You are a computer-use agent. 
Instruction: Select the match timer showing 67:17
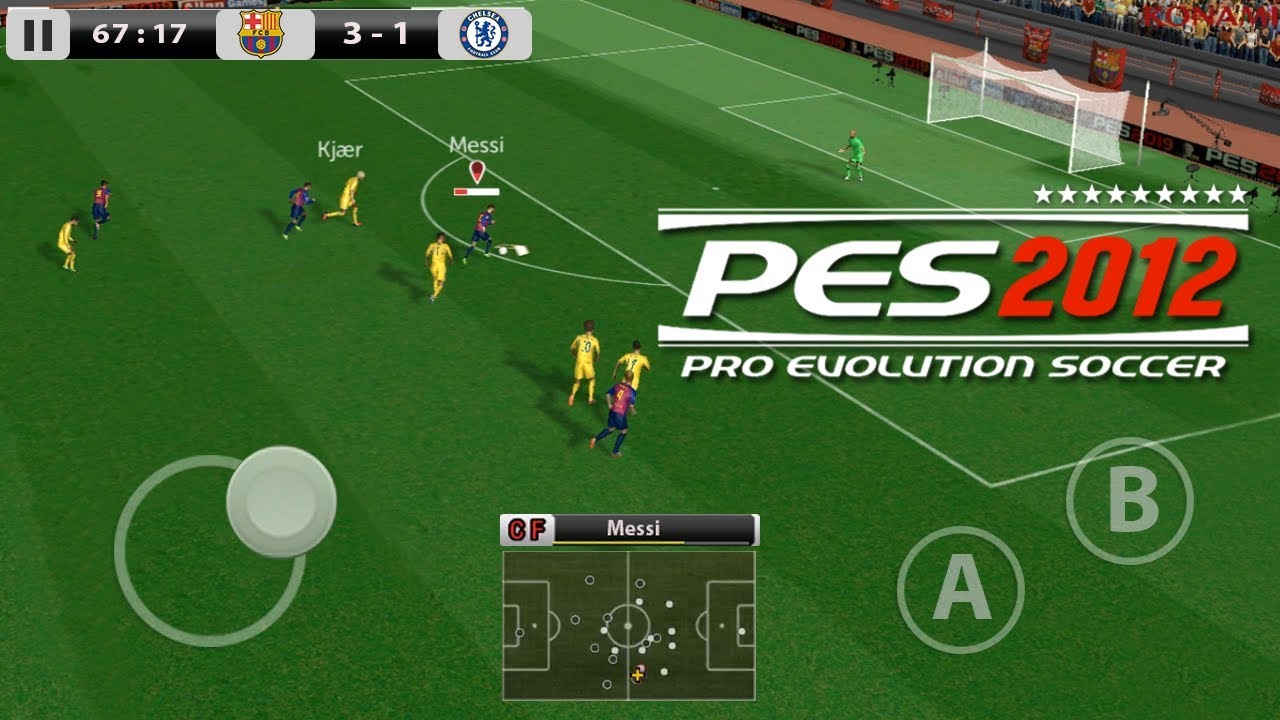140,32
